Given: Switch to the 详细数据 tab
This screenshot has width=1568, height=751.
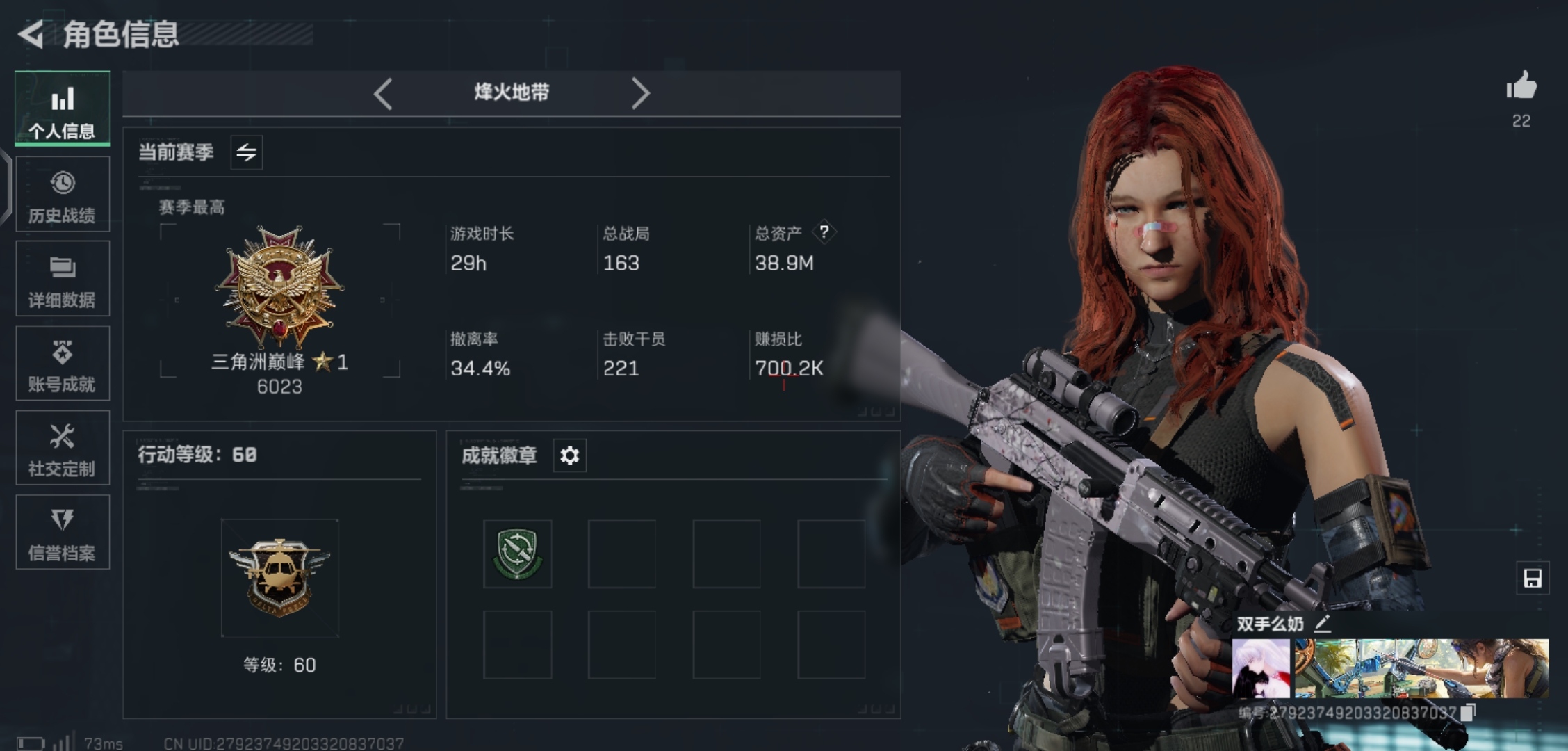Looking at the screenshot, I should click(x=63, y=280).
